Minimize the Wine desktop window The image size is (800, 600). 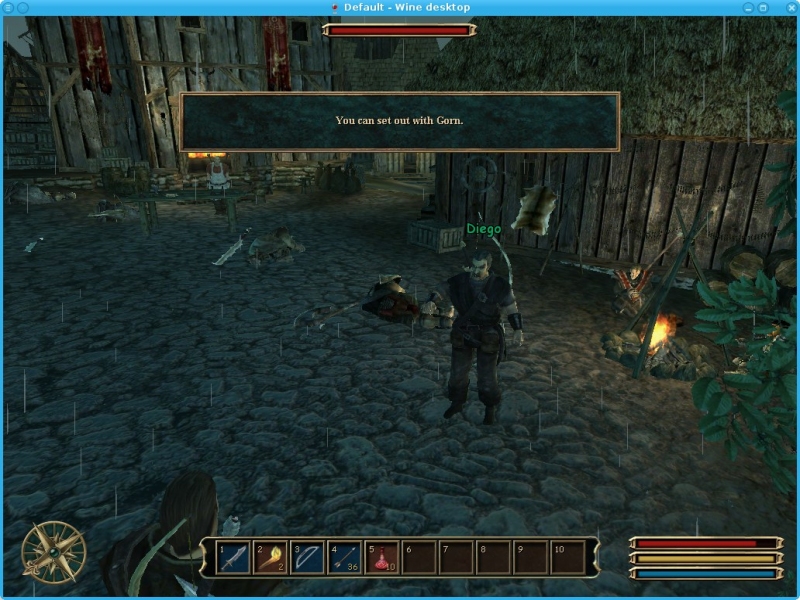tap(748, 7)
